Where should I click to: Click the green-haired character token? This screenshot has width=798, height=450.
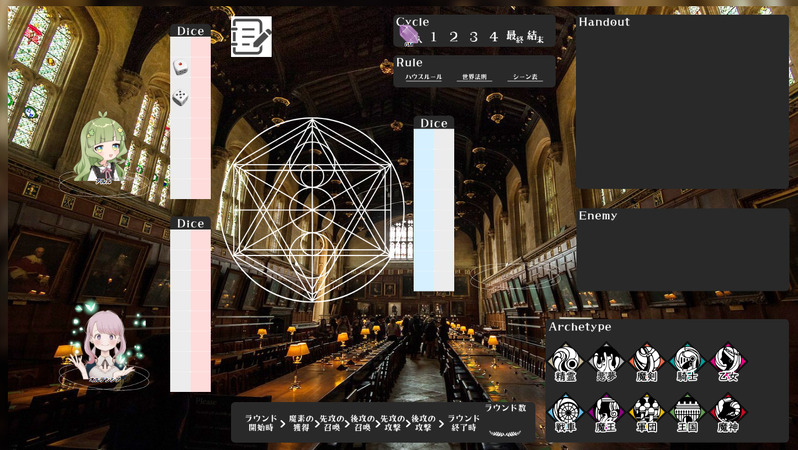(102, 152)
